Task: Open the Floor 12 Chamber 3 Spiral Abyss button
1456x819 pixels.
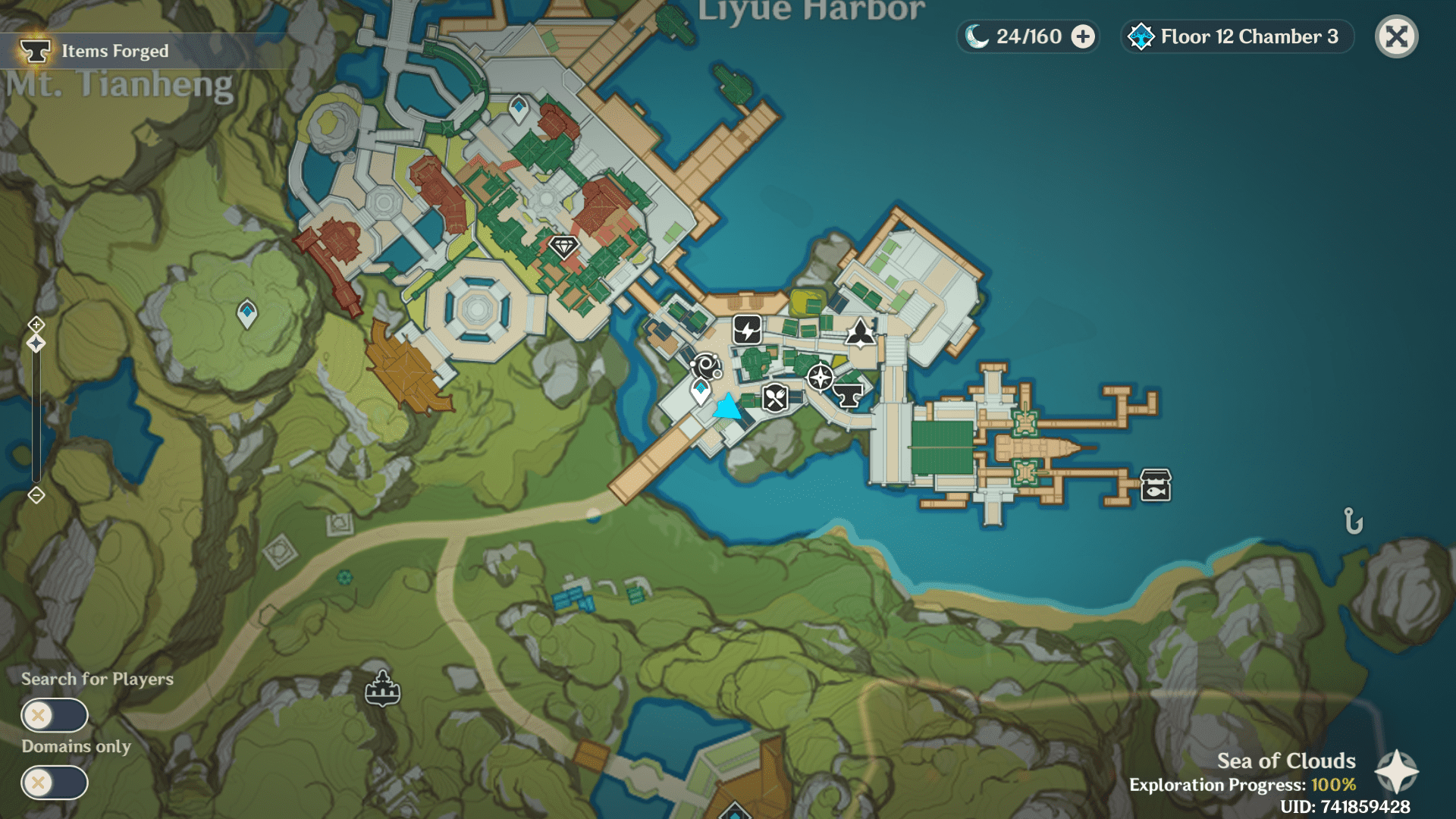Action: pyautogui.click(x=1238, y=36)
